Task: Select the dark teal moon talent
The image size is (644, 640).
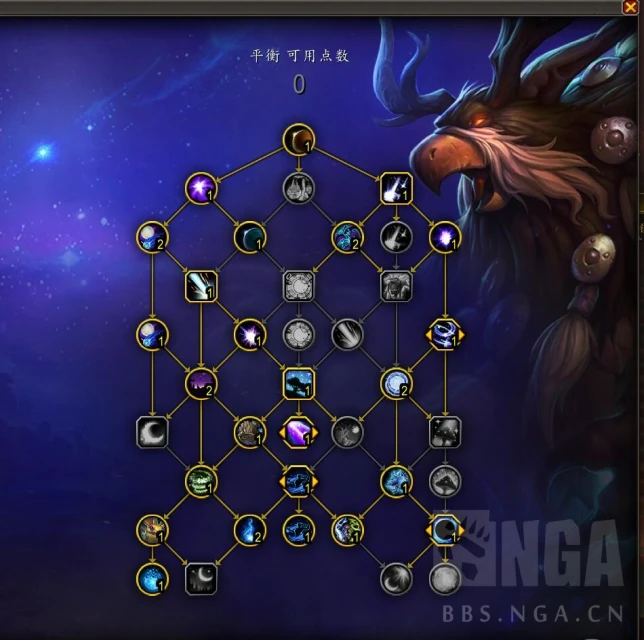Action: click(x=249, y=237)
